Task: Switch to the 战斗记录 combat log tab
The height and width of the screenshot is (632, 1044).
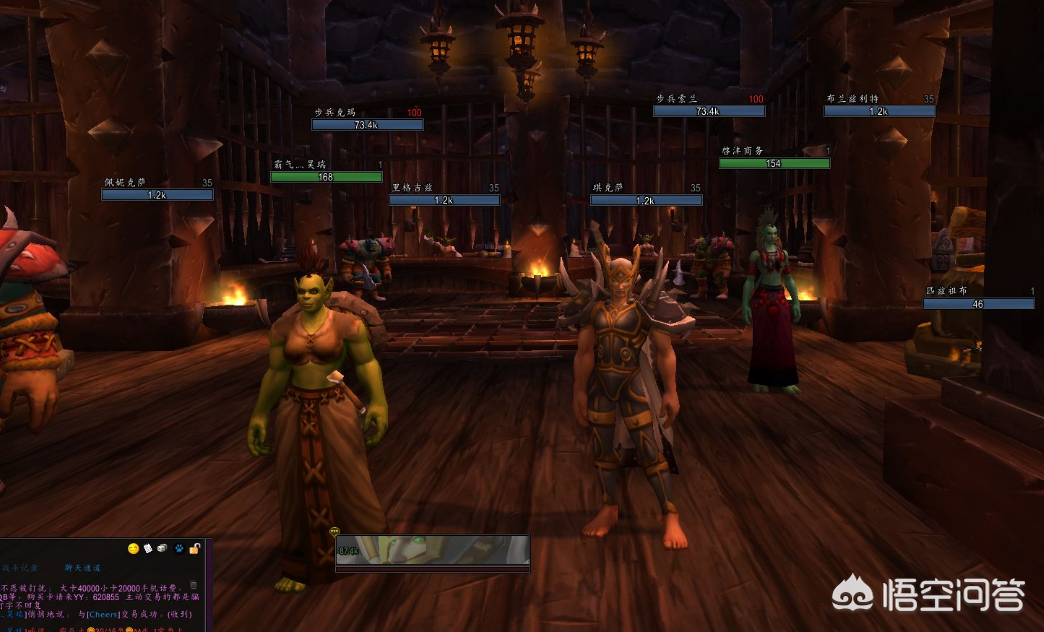Action: pyautogui.click(x=19, y=567)
